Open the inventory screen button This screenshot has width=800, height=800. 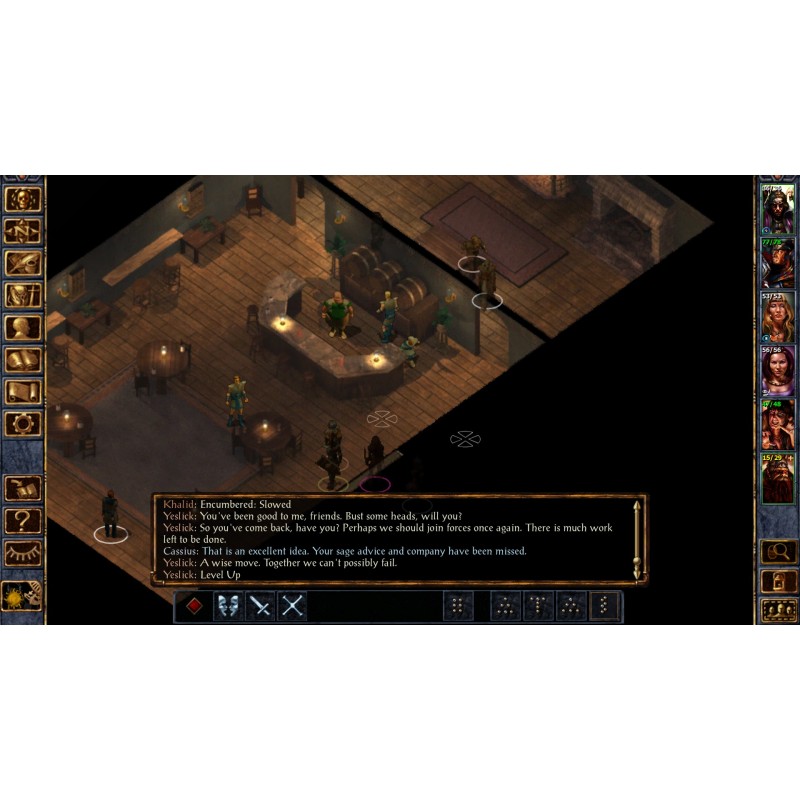click(x=22, y=296)
